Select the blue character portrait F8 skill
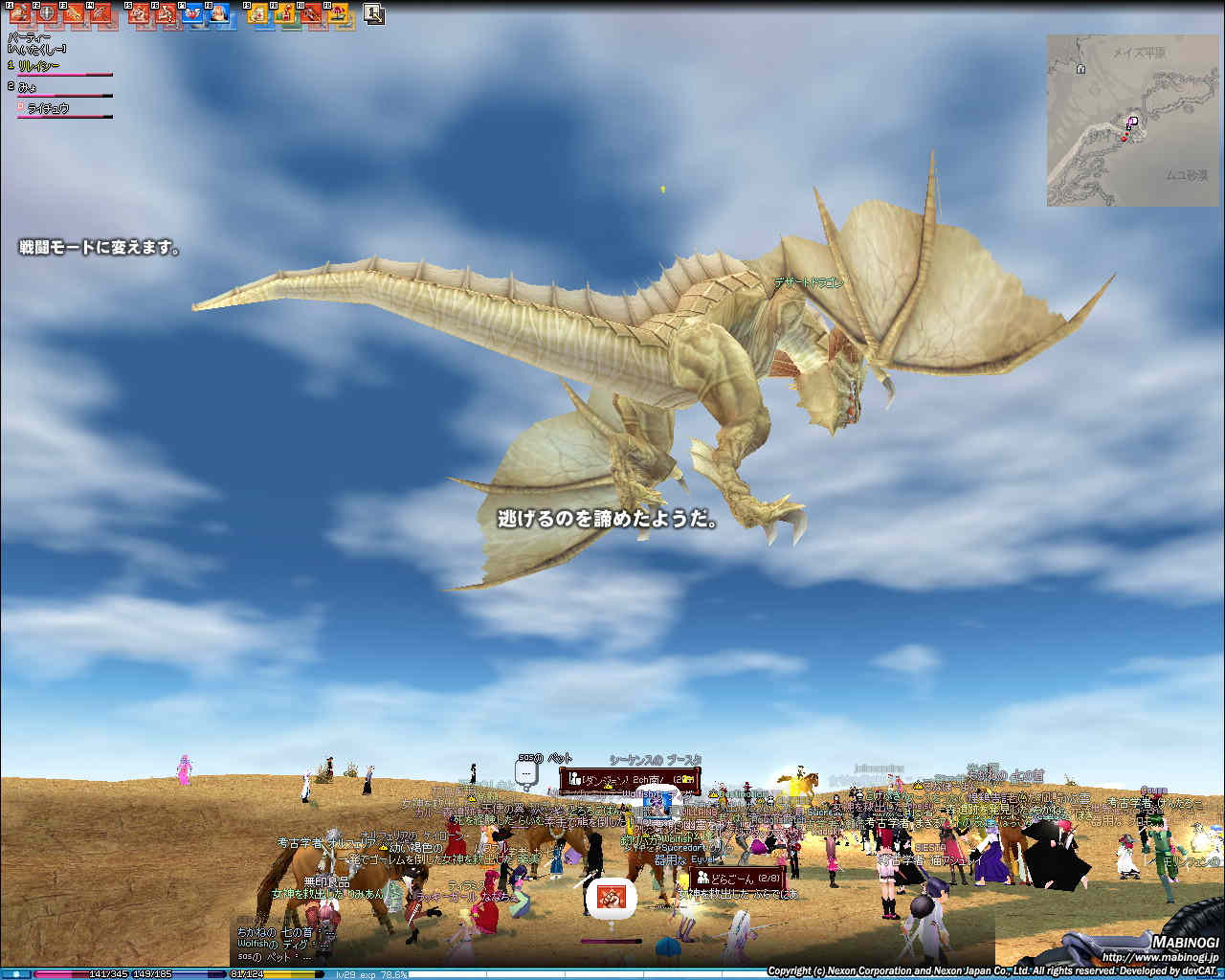Screen dimensions: 1225x980 pos(218,13)
